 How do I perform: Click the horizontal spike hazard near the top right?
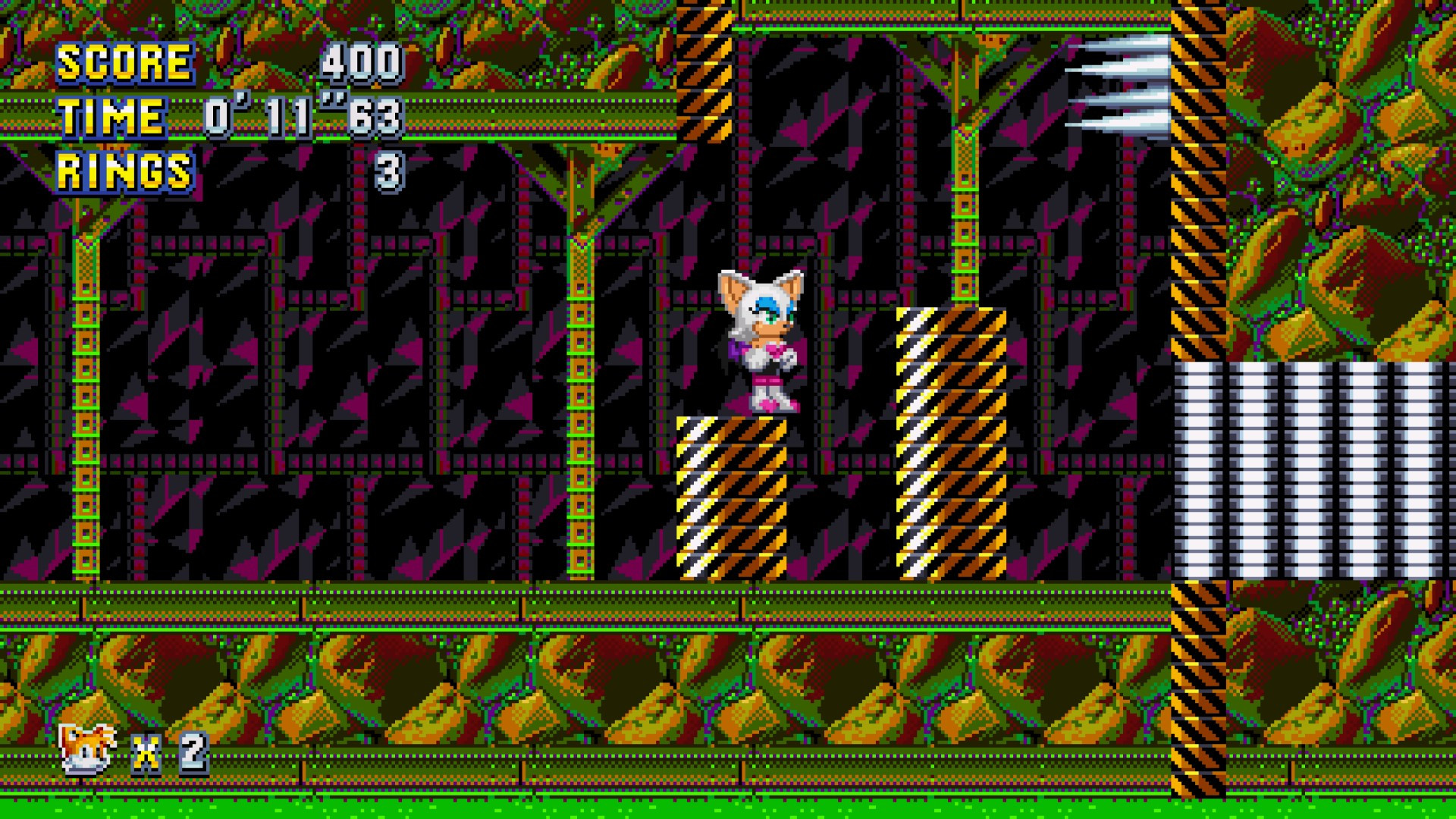pyautogui.click(x=1122, y=83)
